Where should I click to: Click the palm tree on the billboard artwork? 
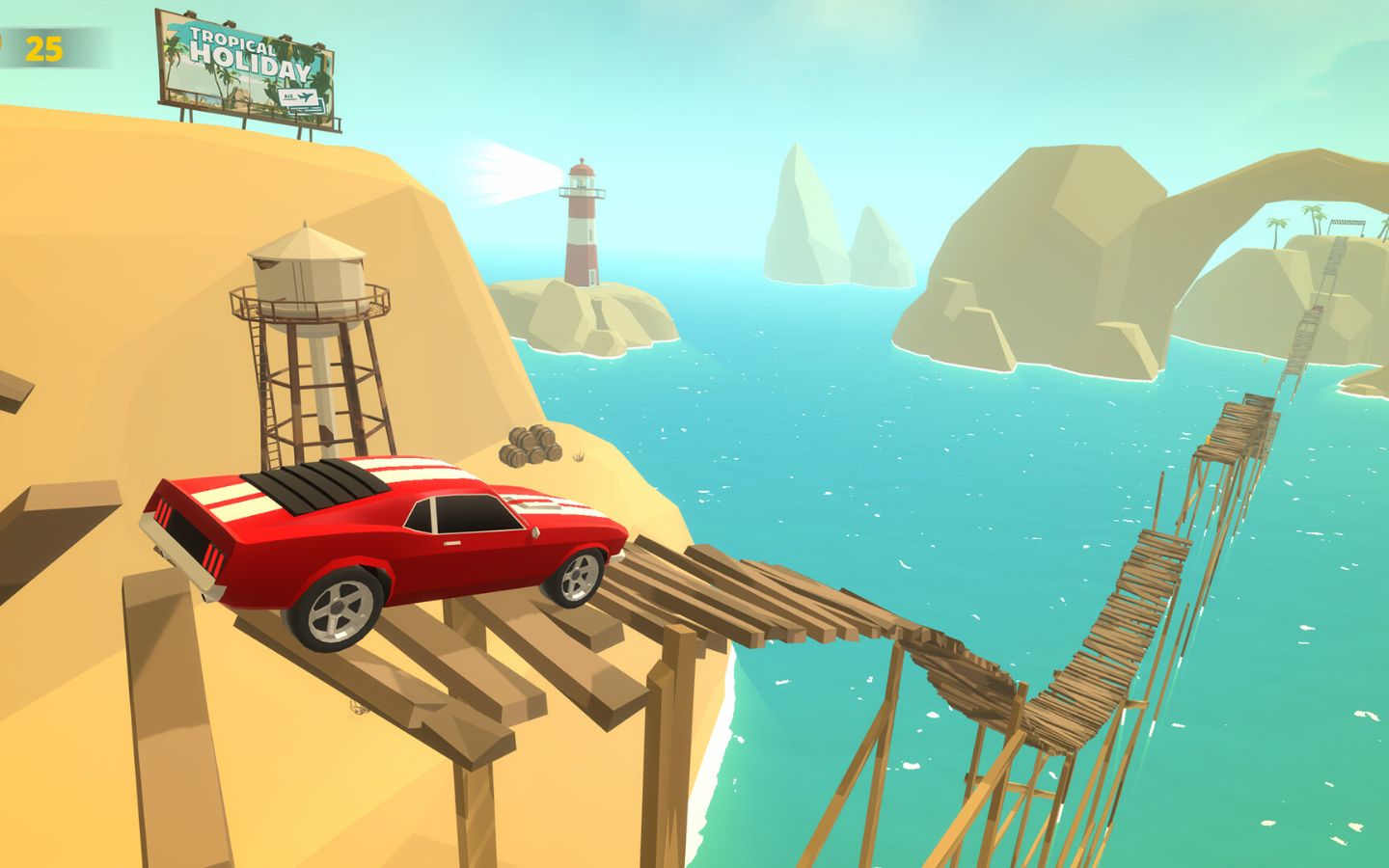click(x=174, y=50)
